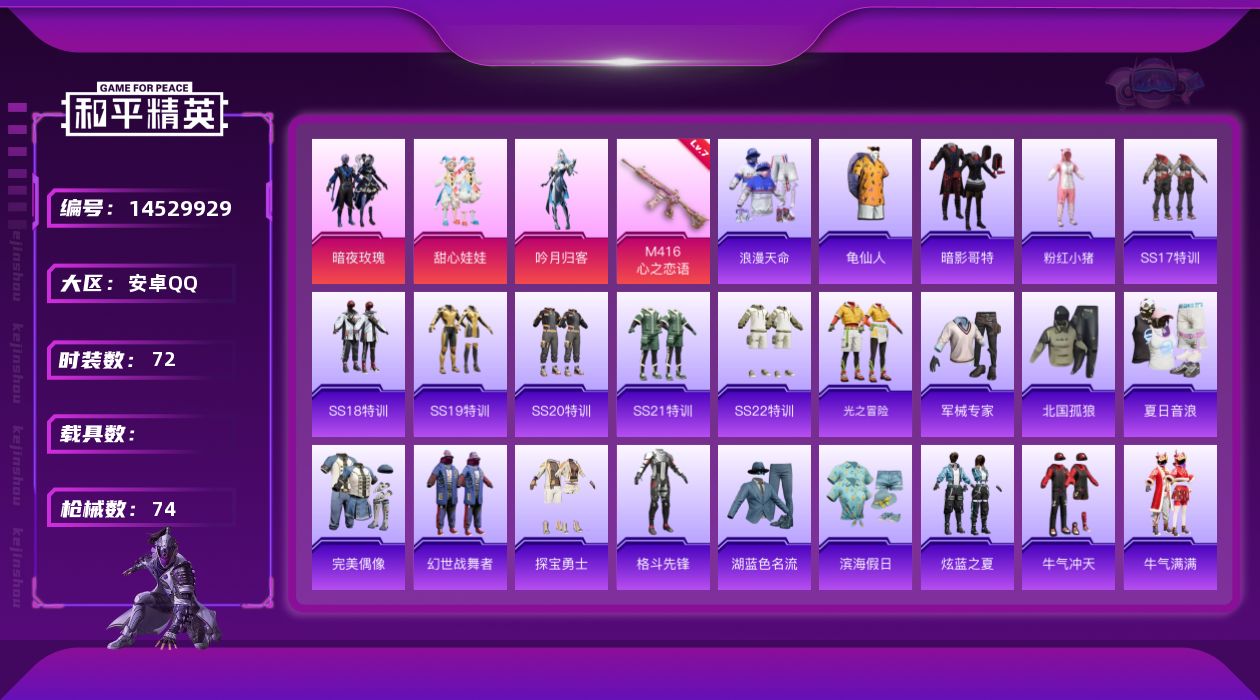
Task: Select the 光之冒险 outfit tile
Action: point(865,363)
